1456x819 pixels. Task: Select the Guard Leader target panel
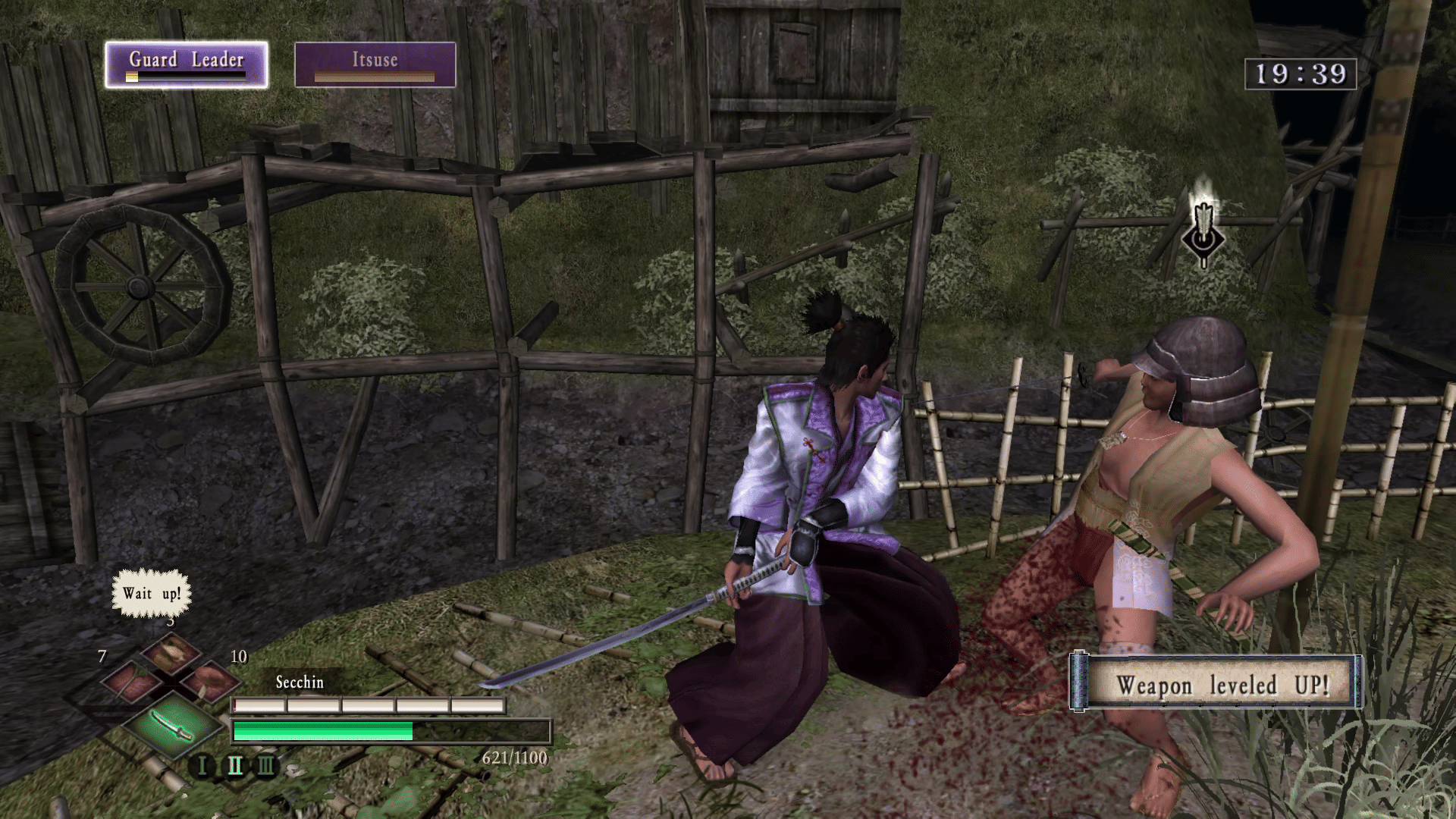click(x=186, y=64)
